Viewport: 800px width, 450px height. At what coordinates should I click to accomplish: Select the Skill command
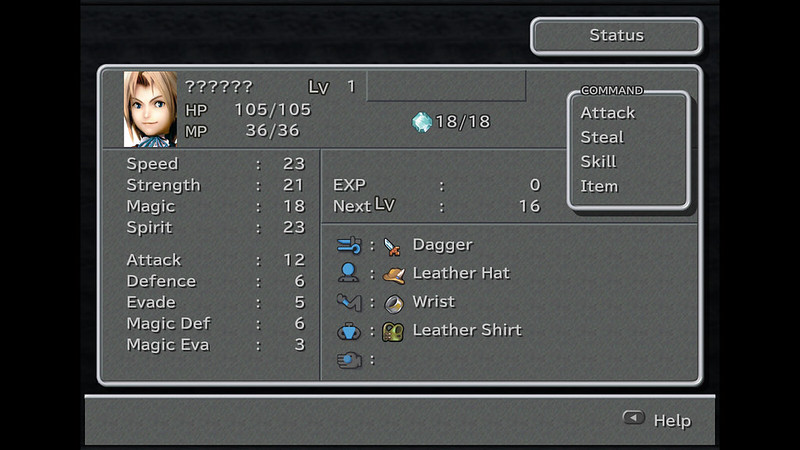tap(598, 162)
